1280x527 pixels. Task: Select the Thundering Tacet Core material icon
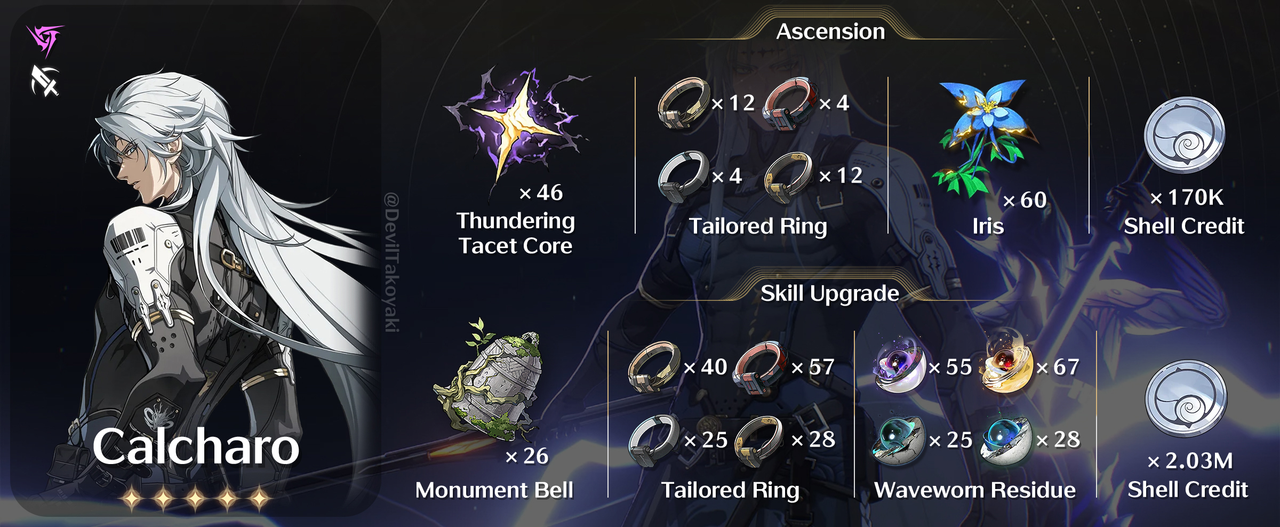[x=516, y=126]
